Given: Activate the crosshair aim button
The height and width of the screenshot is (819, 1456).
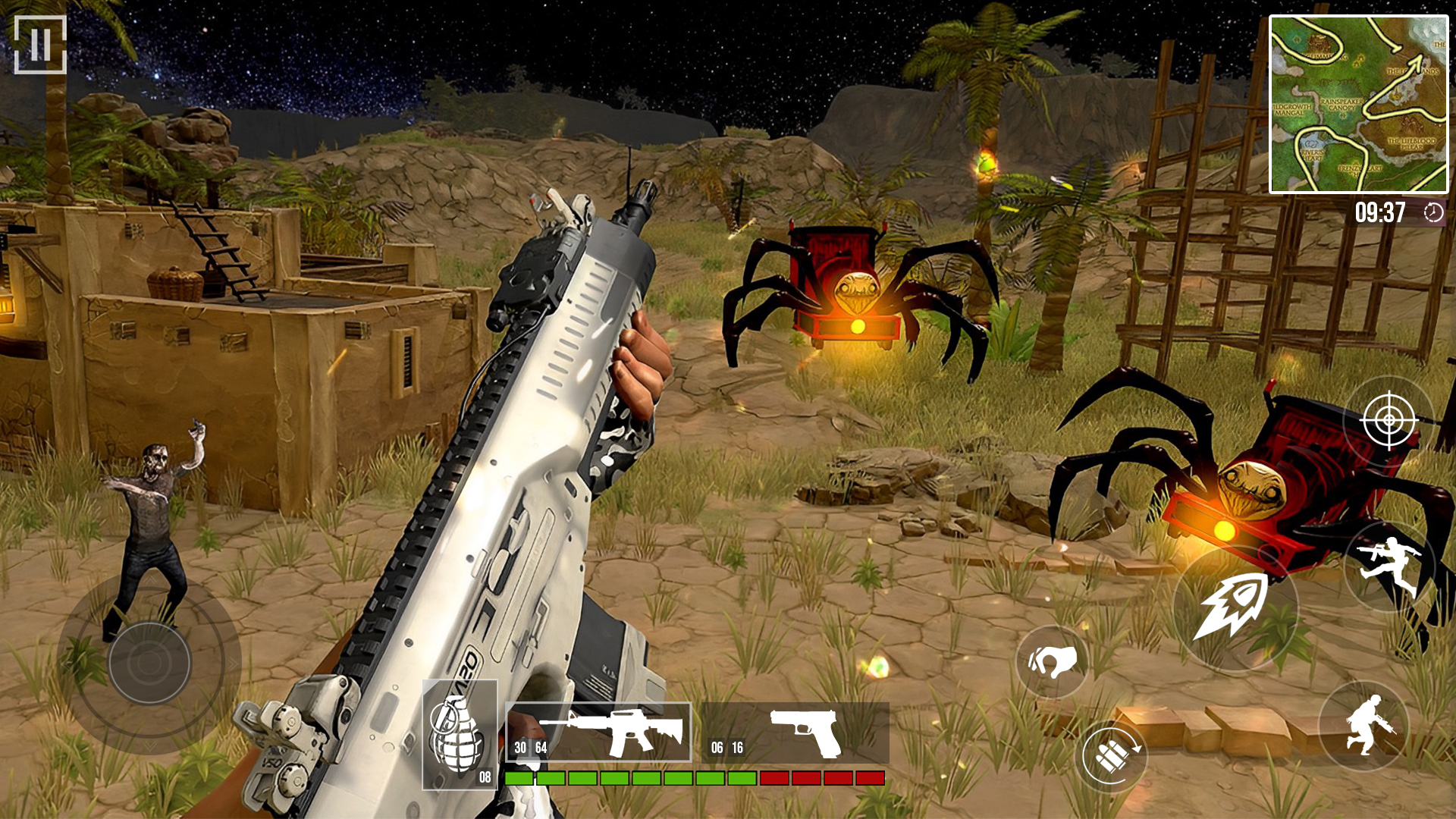Looking at the screenshot, I should (x=1389, y=419).
